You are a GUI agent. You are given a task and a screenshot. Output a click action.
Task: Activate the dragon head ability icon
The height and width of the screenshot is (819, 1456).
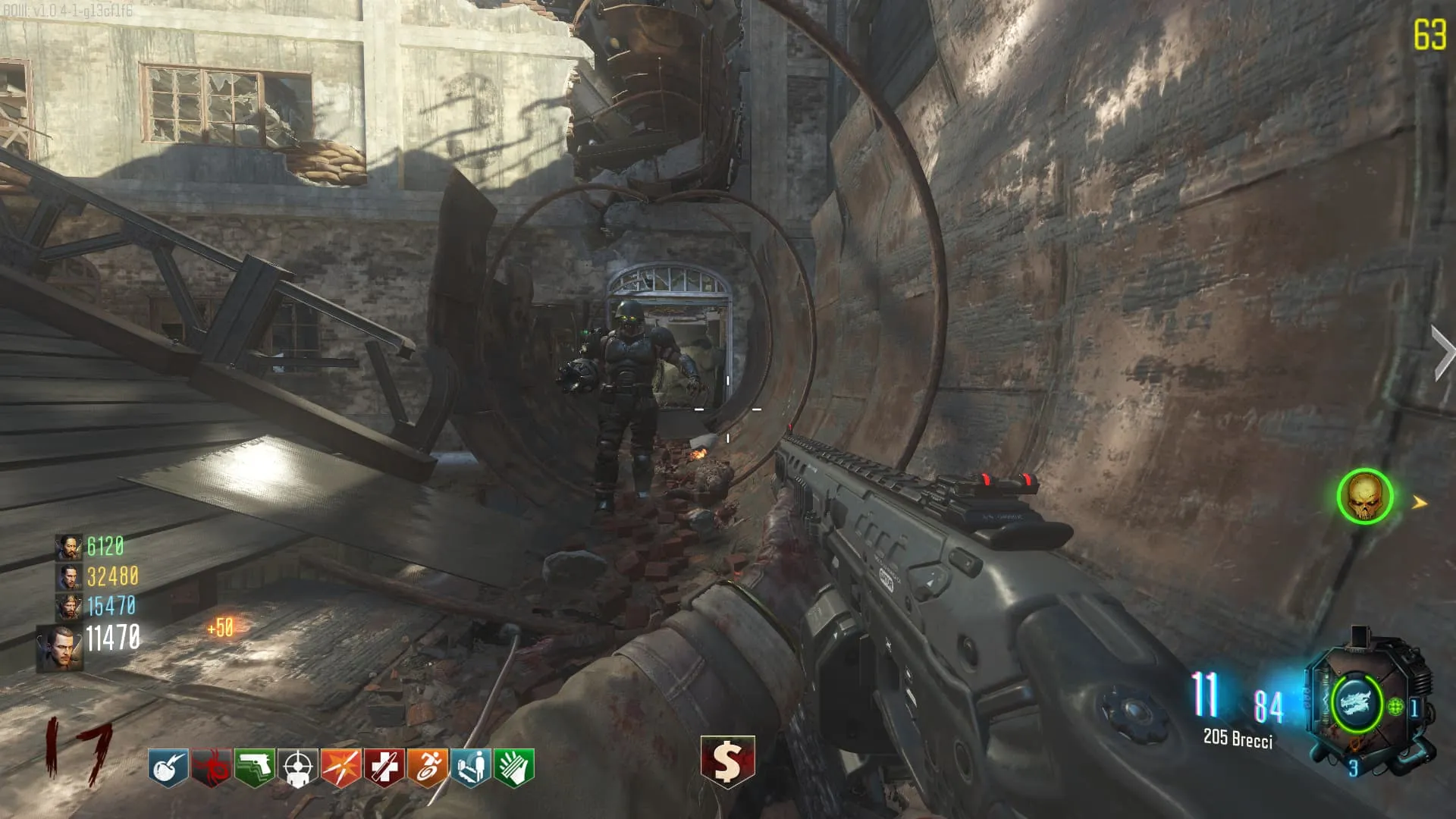pyautogui.click(x=1356, y=702)
